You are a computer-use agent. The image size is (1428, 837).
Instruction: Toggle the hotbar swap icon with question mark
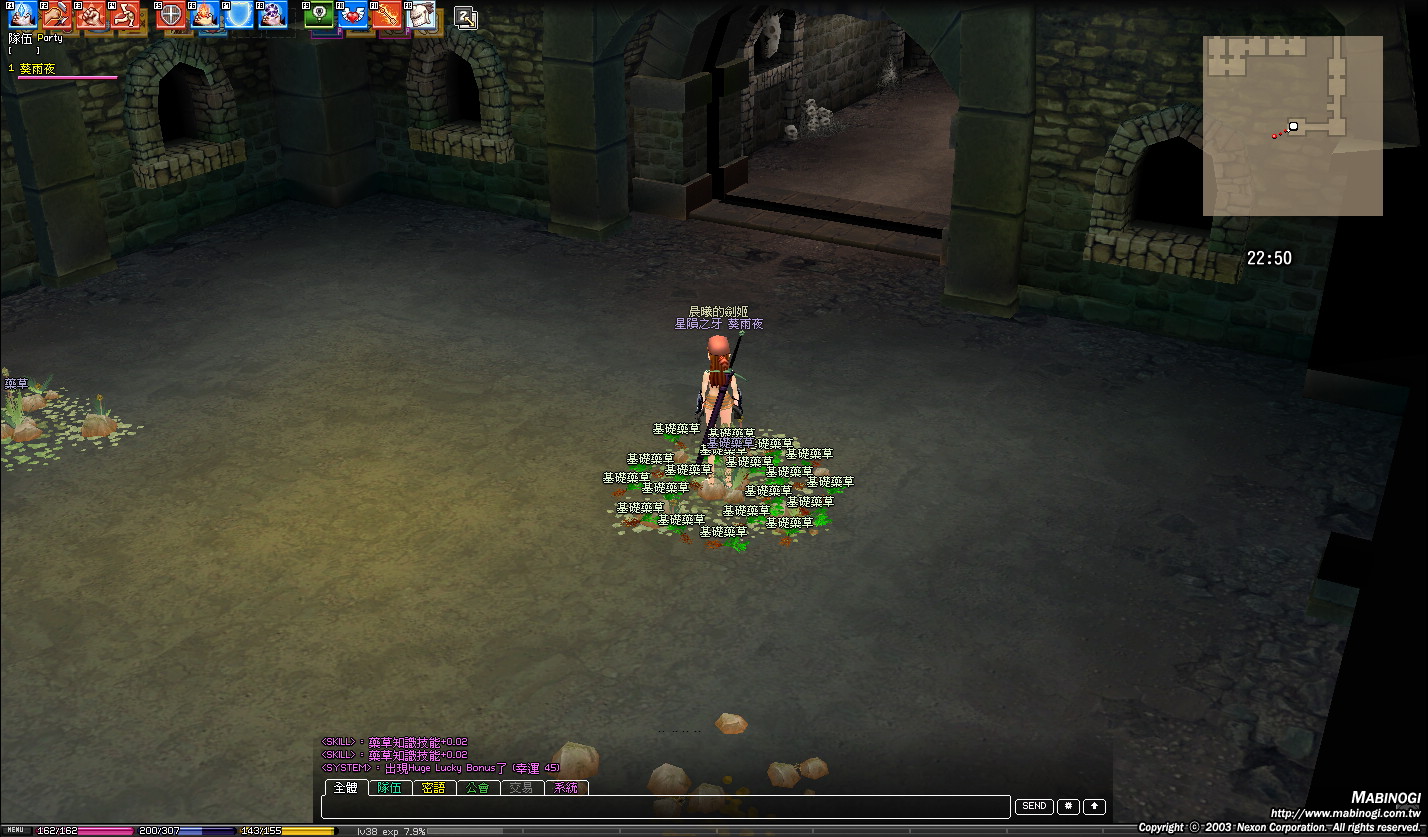click(x=465, y=17)
